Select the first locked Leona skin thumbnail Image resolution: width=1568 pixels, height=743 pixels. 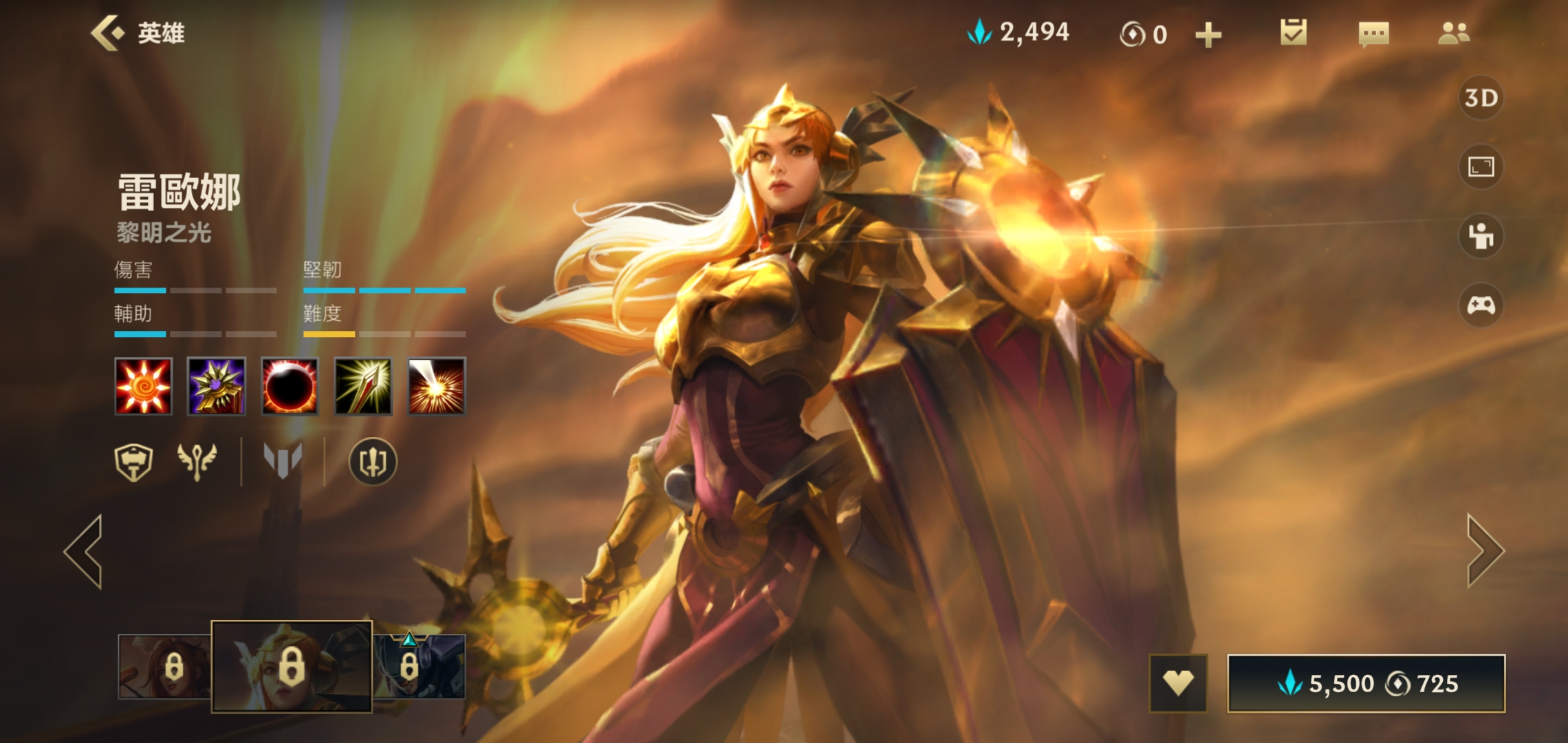(x=164, y=667)
